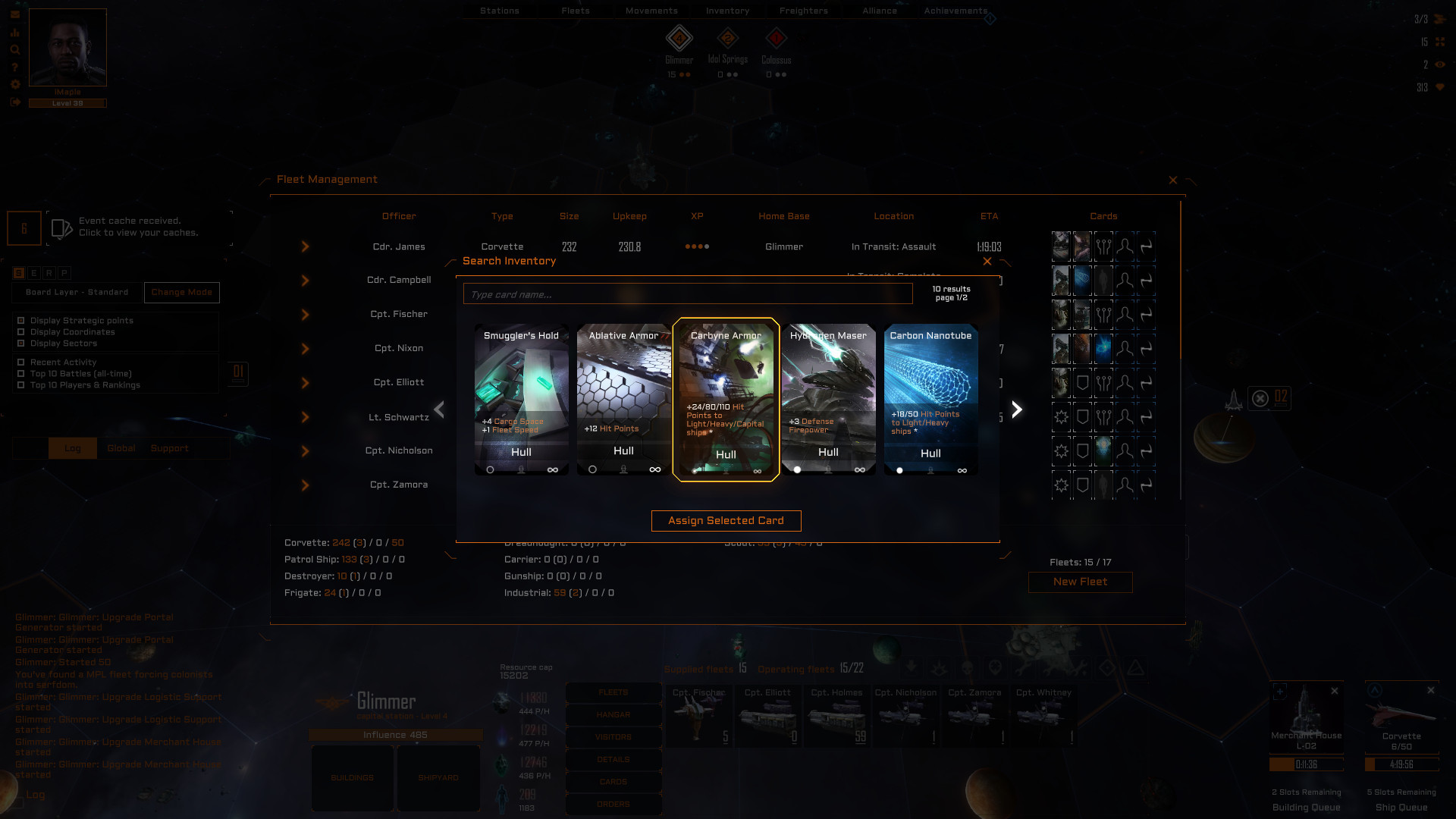This screenshot has height=819, width=1456.
Task: Click the Influence 485 progress bar
Action: tap(394, 734)
